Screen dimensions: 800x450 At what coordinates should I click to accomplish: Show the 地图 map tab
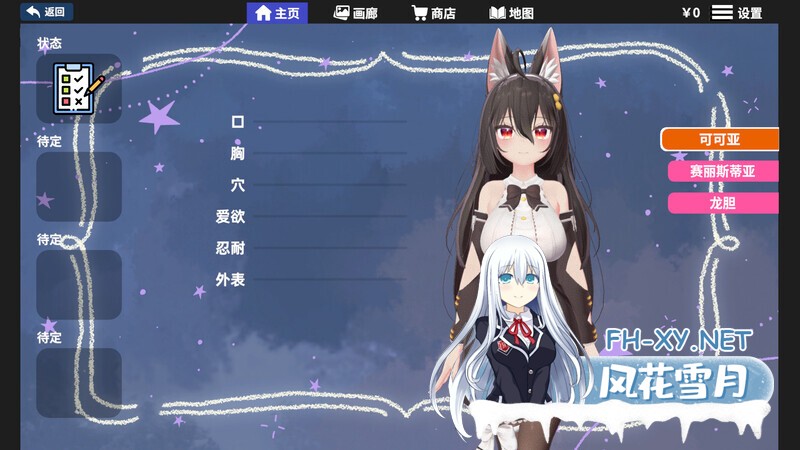511,13
